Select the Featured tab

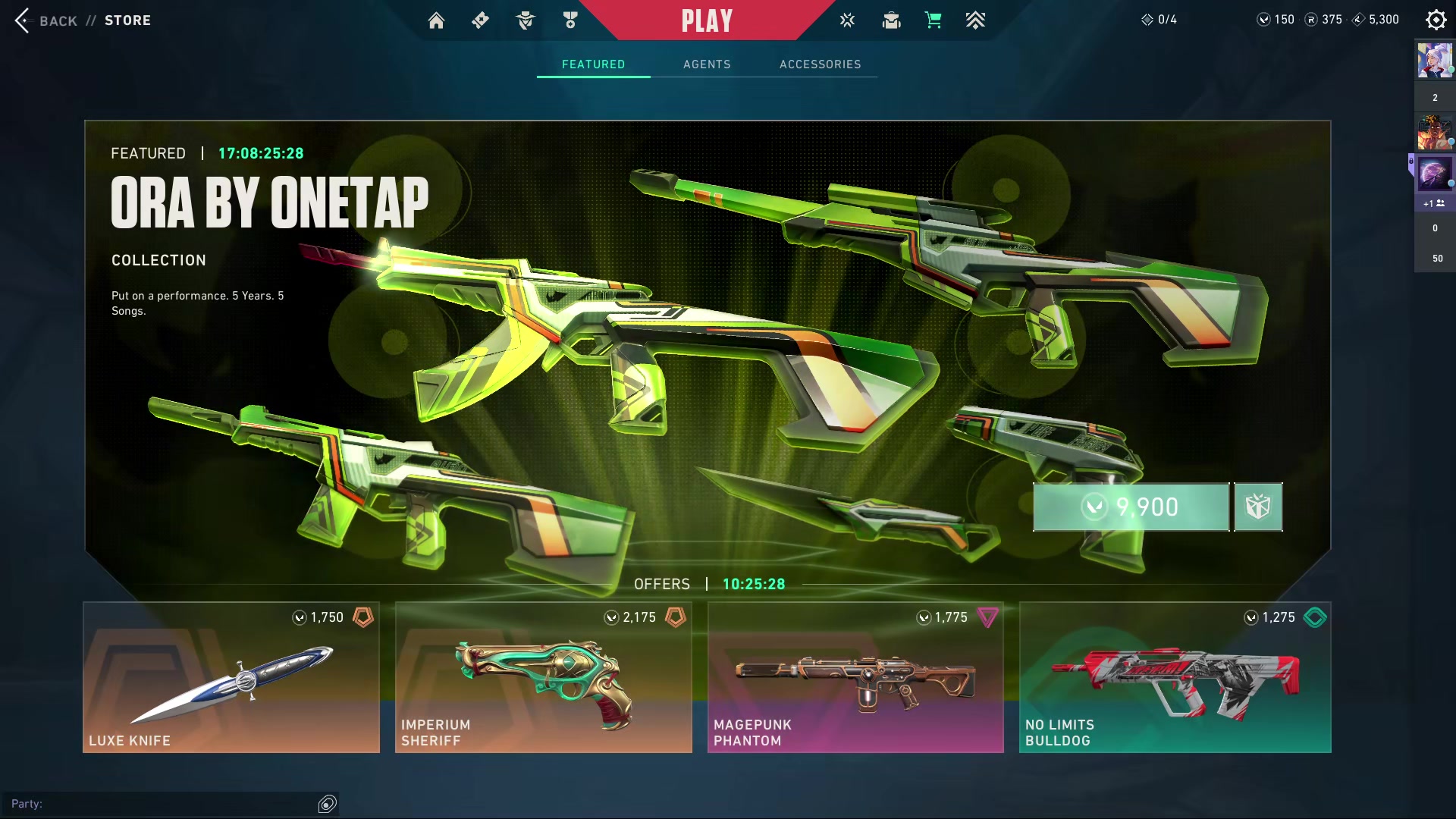coord(593,64)
